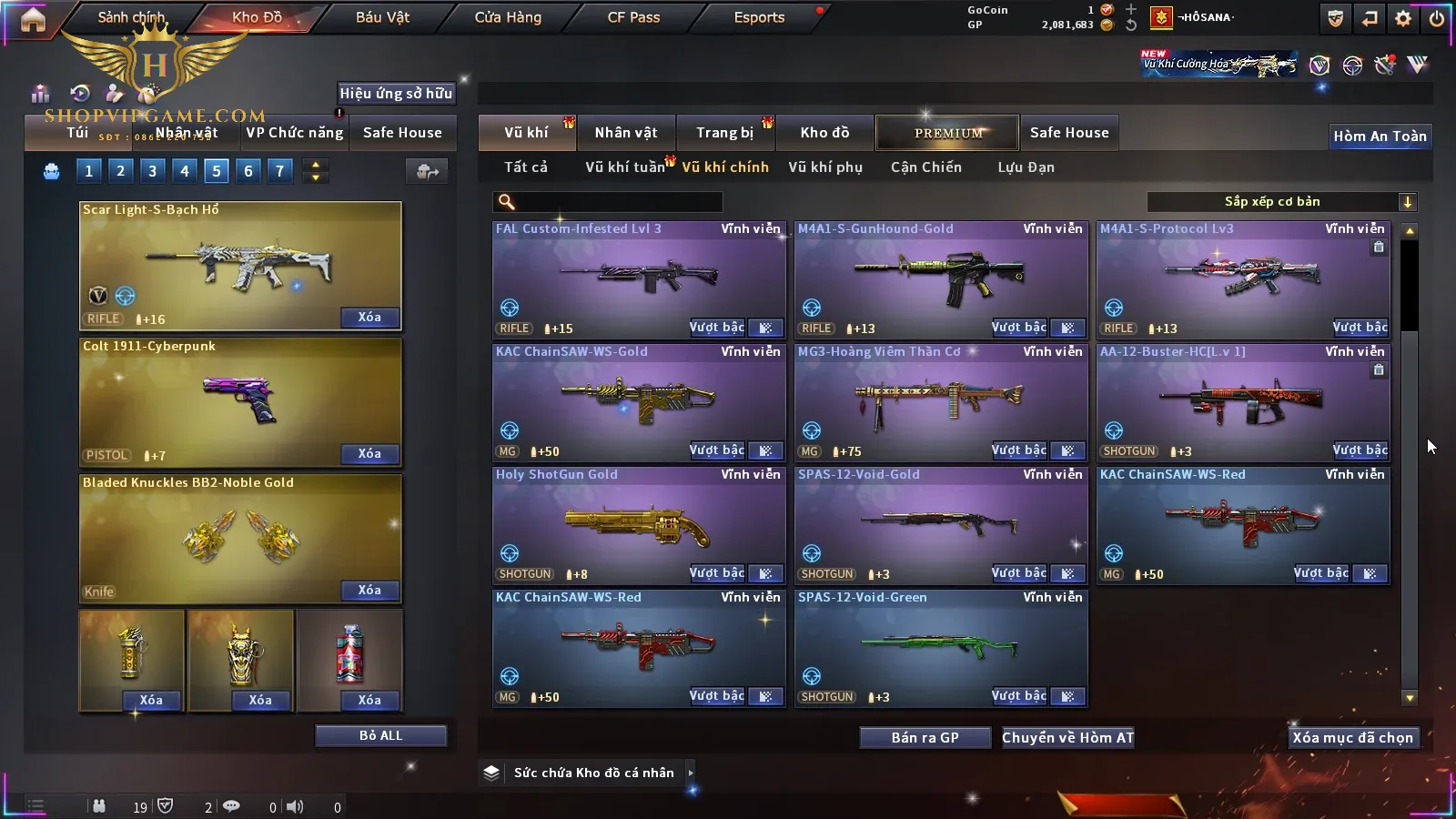Pick the Holy ShotGun Gold item
The image size is (1456, 819).
click(638, 525)
